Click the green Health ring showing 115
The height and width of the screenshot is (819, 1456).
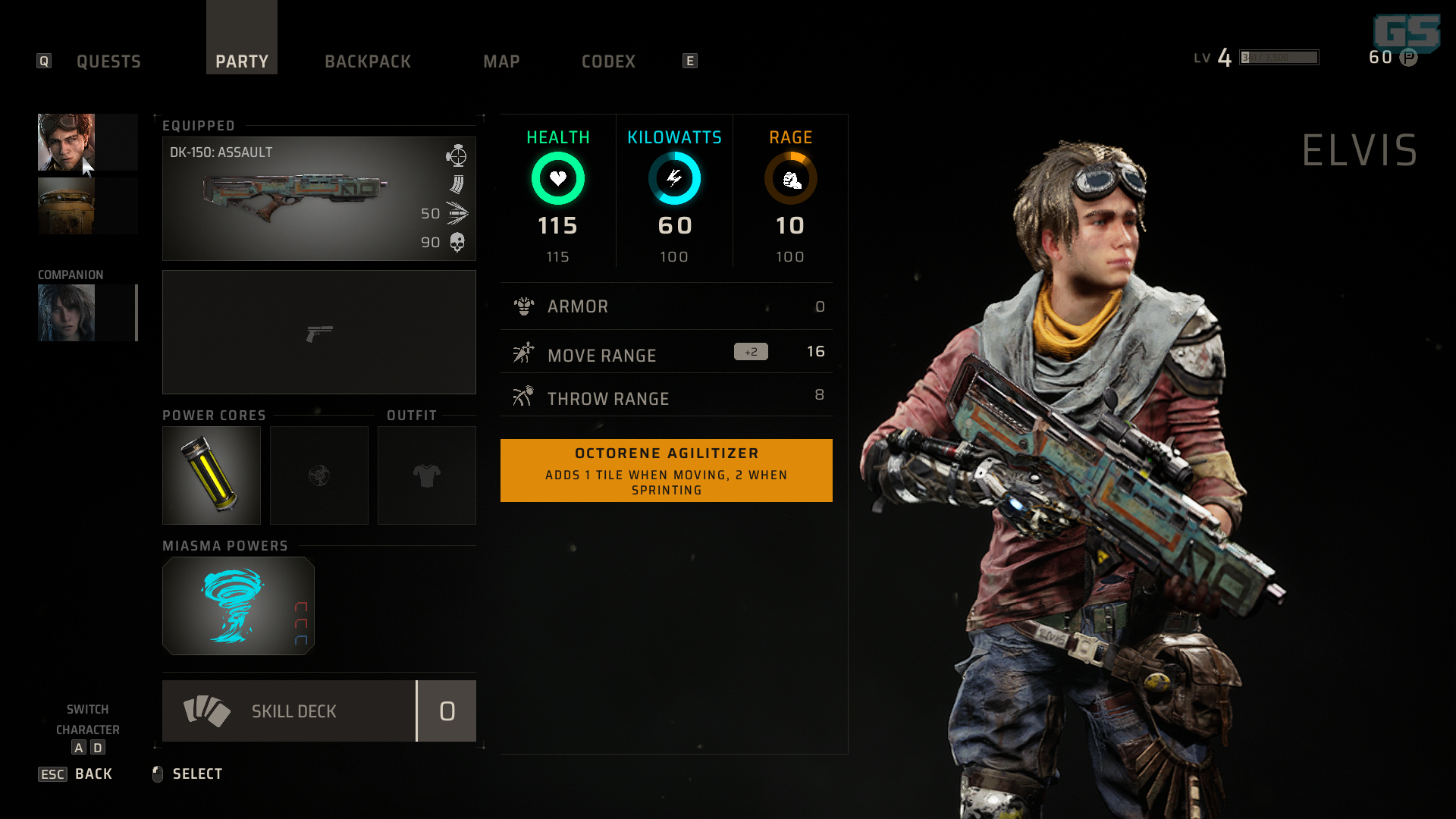coord(558,178)
